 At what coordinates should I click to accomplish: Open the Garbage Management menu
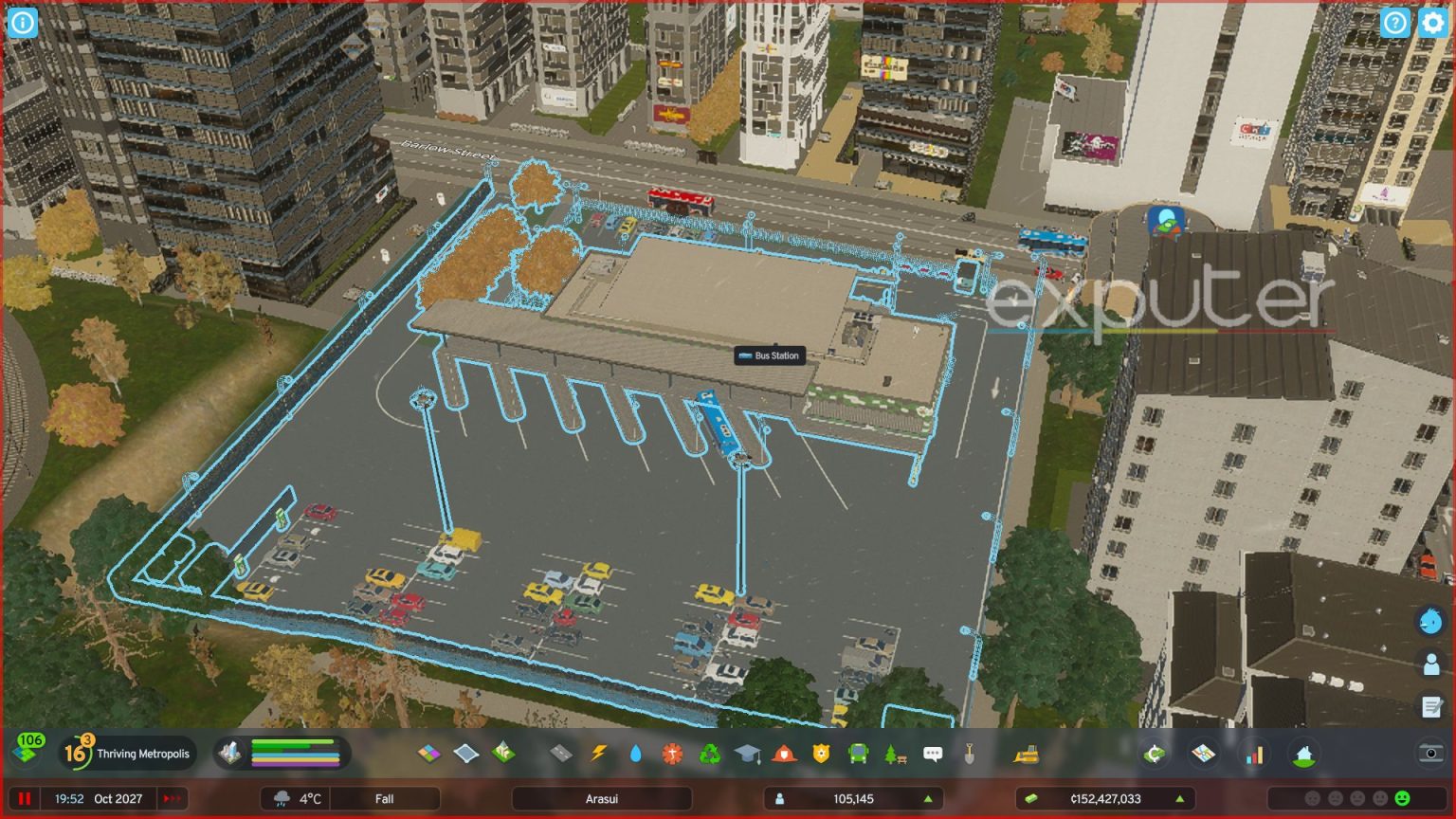click(x=710, y=755)
